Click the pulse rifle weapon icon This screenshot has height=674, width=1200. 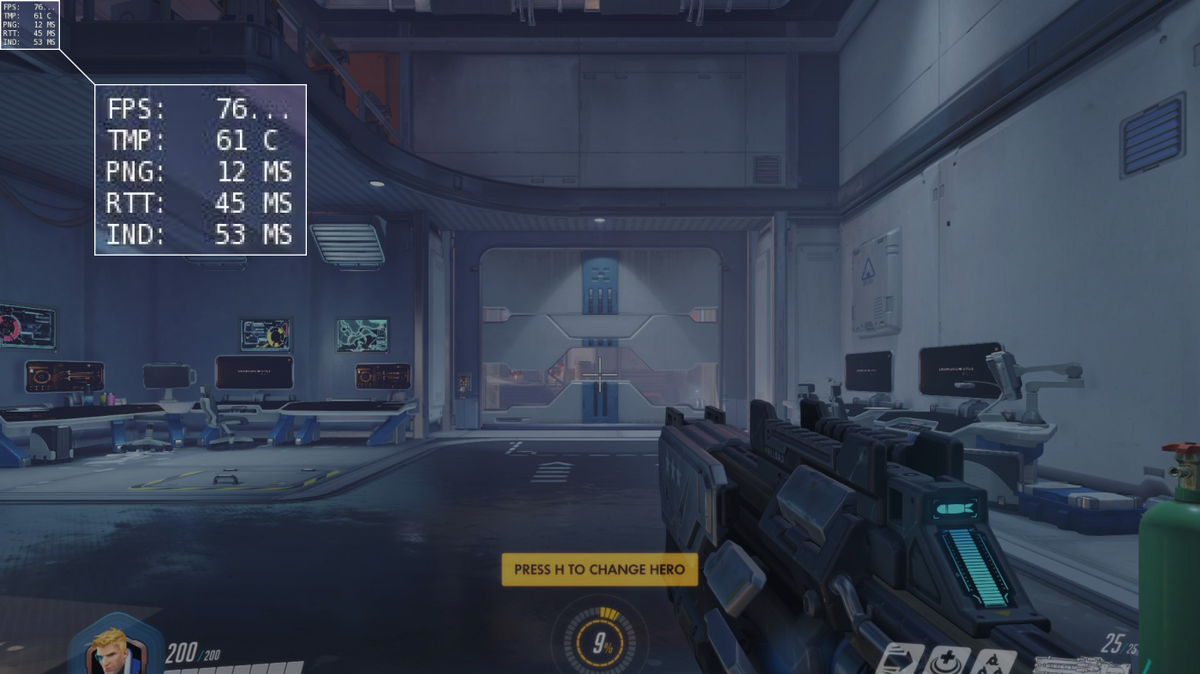click(x=1082, y=663)
